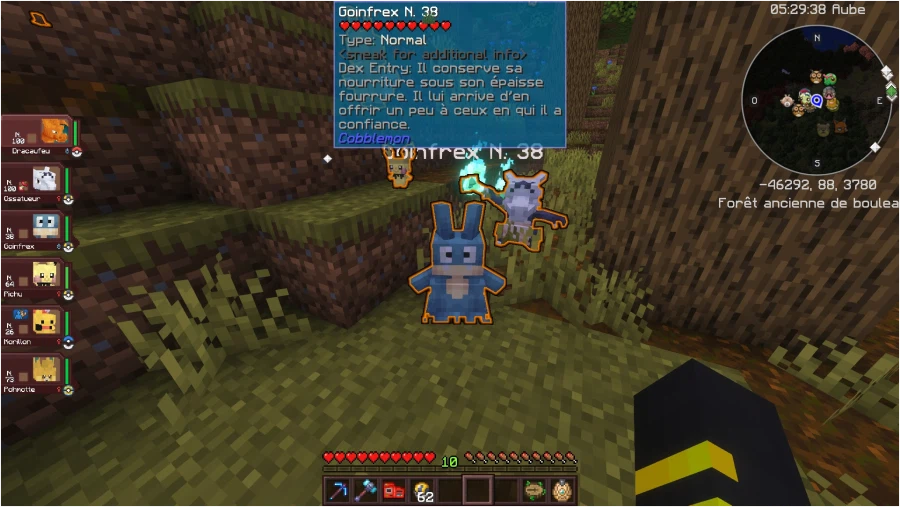Choose the red device hotbar slot

394,490
